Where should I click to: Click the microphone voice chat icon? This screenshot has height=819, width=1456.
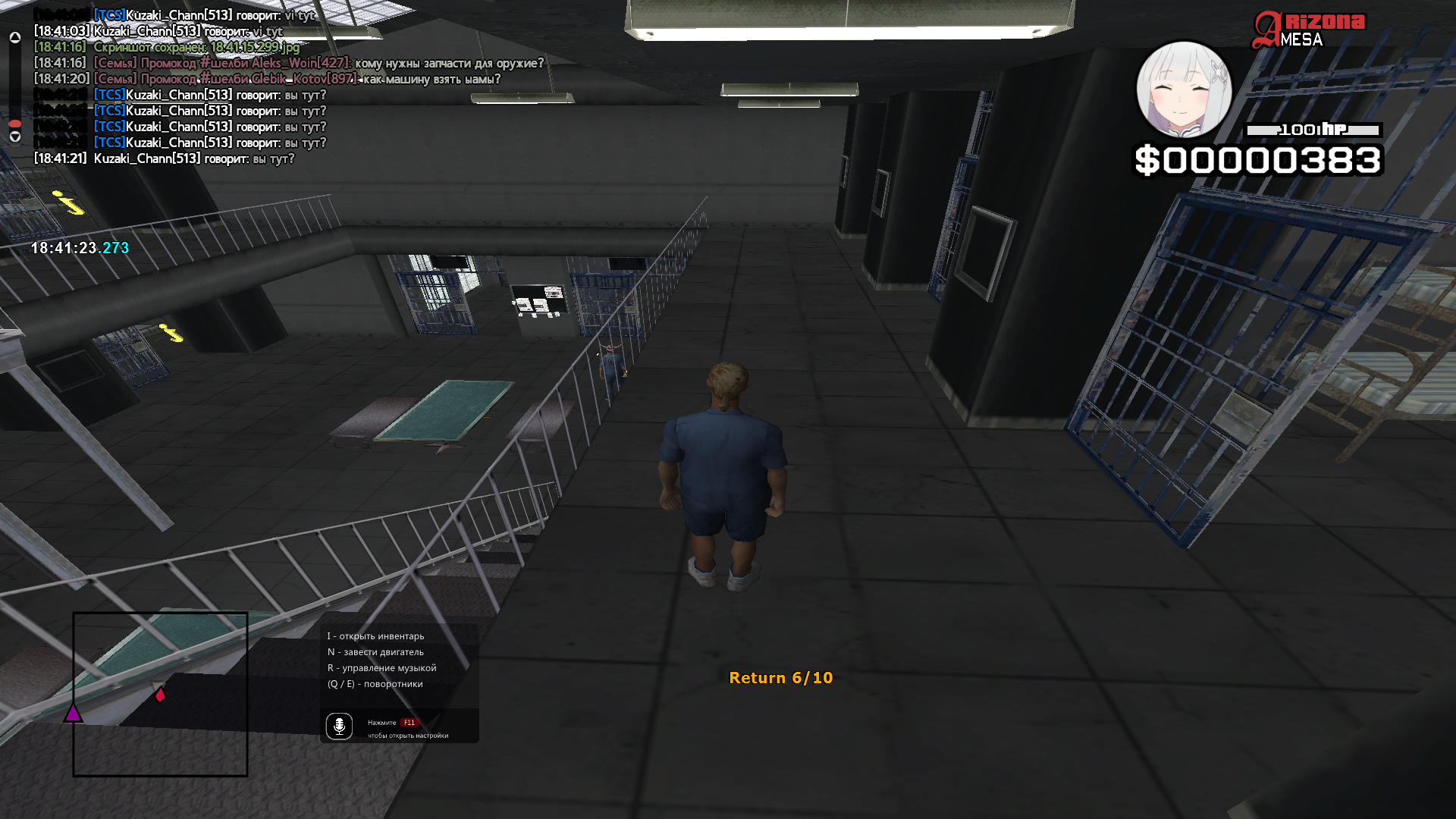tap(339, 726)
